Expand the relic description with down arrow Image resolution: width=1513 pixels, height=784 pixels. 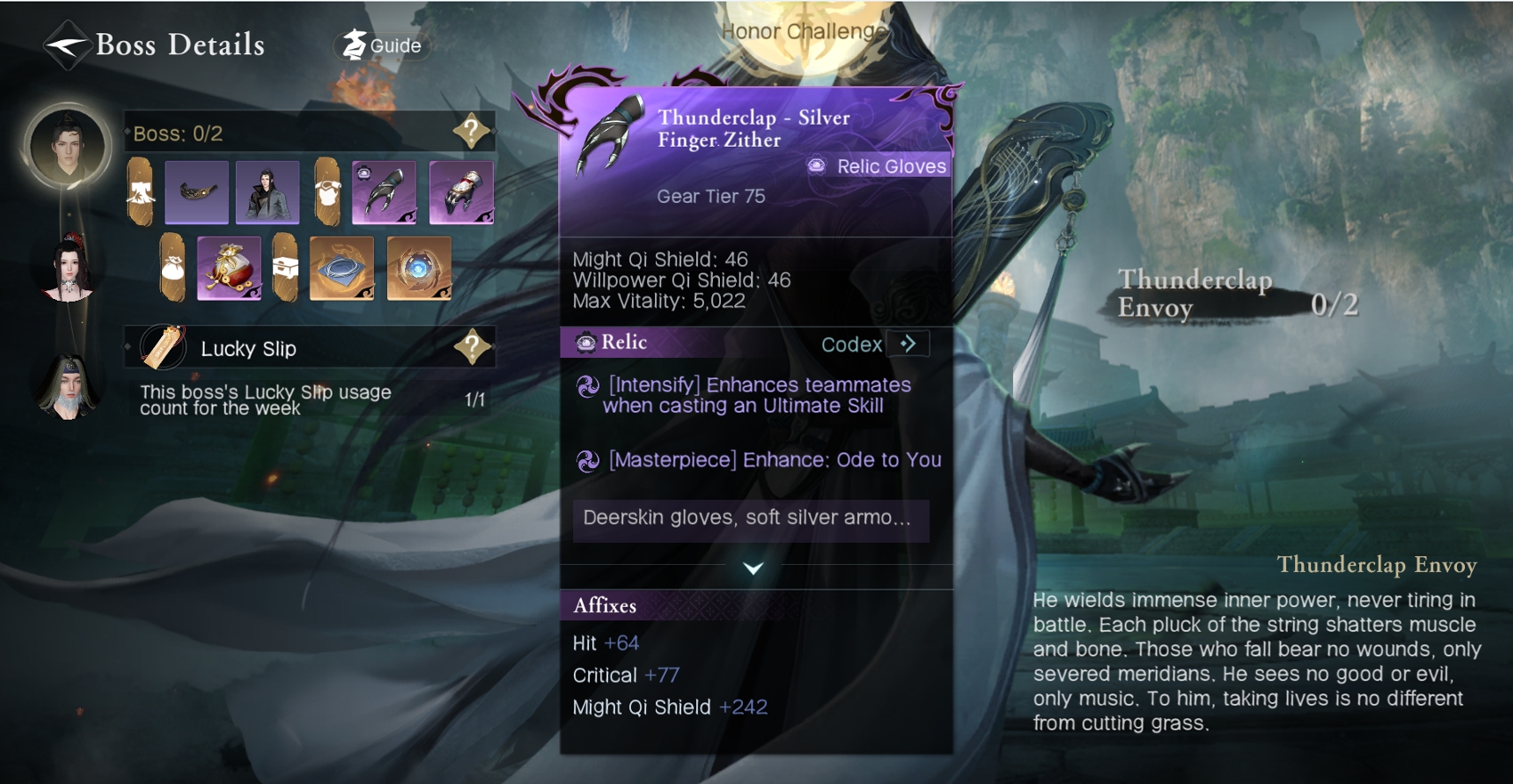point(753,569)
